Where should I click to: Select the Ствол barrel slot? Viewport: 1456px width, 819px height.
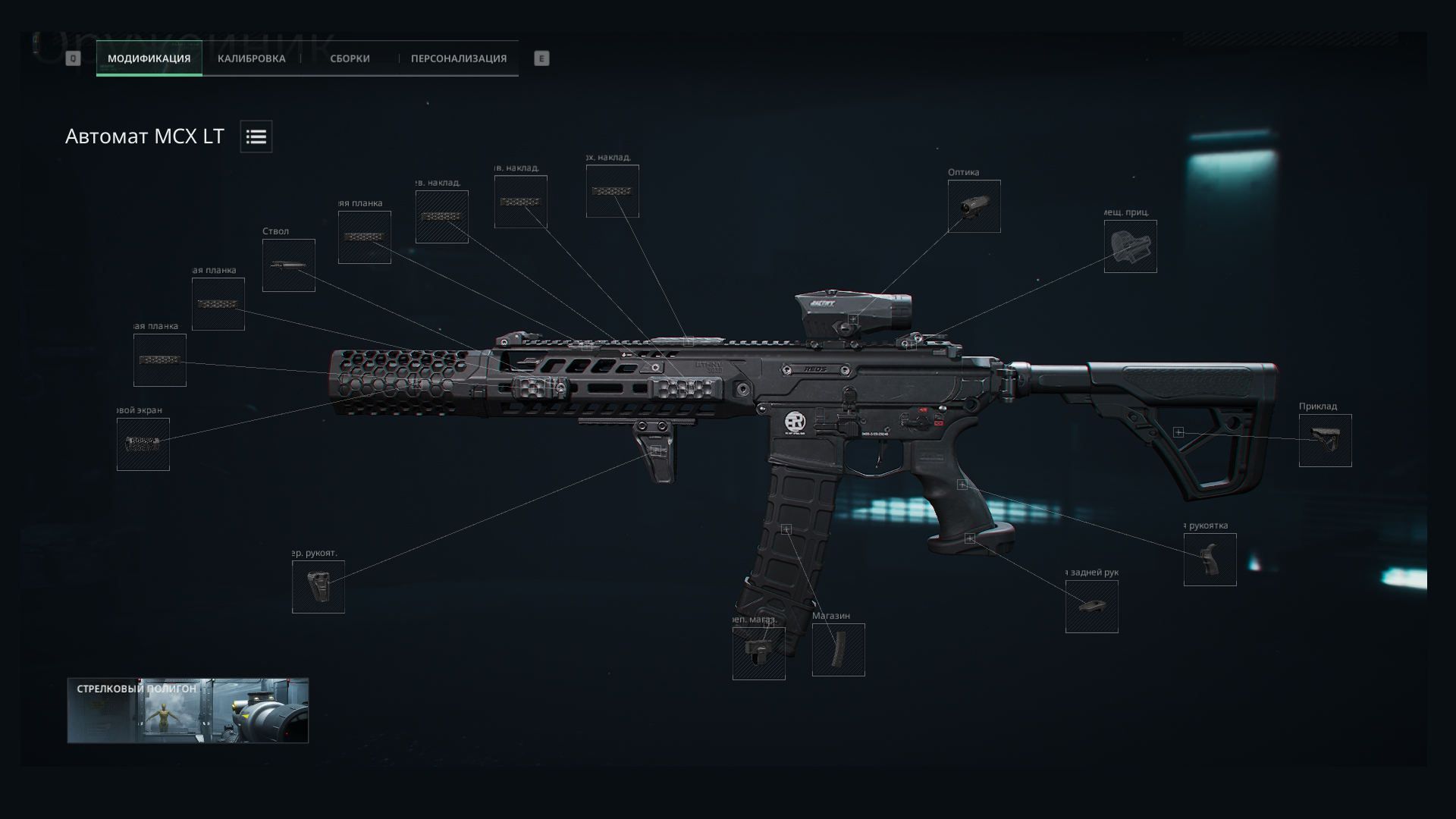(289, 265)
